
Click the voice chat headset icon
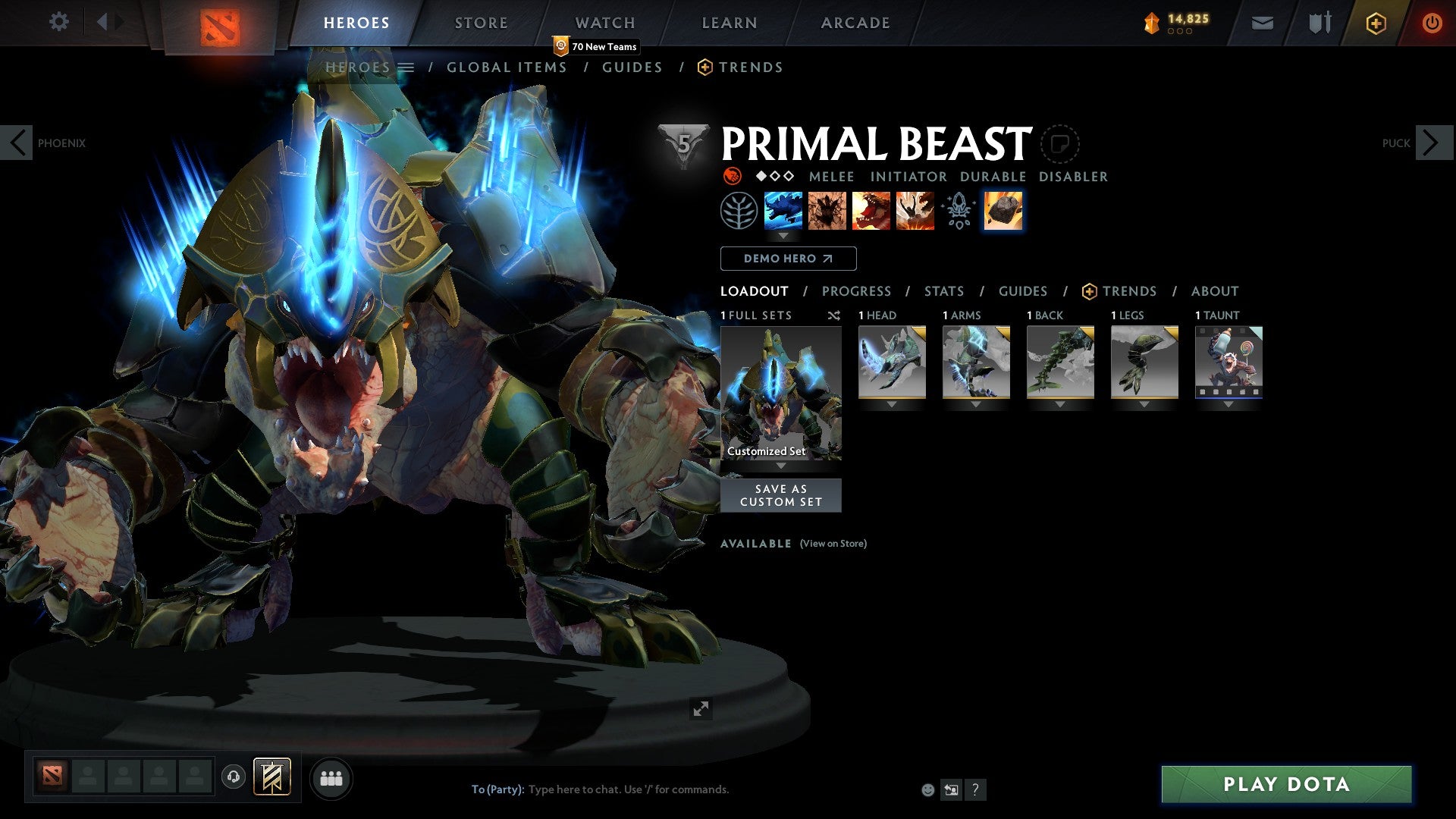(x=233, y=777)
